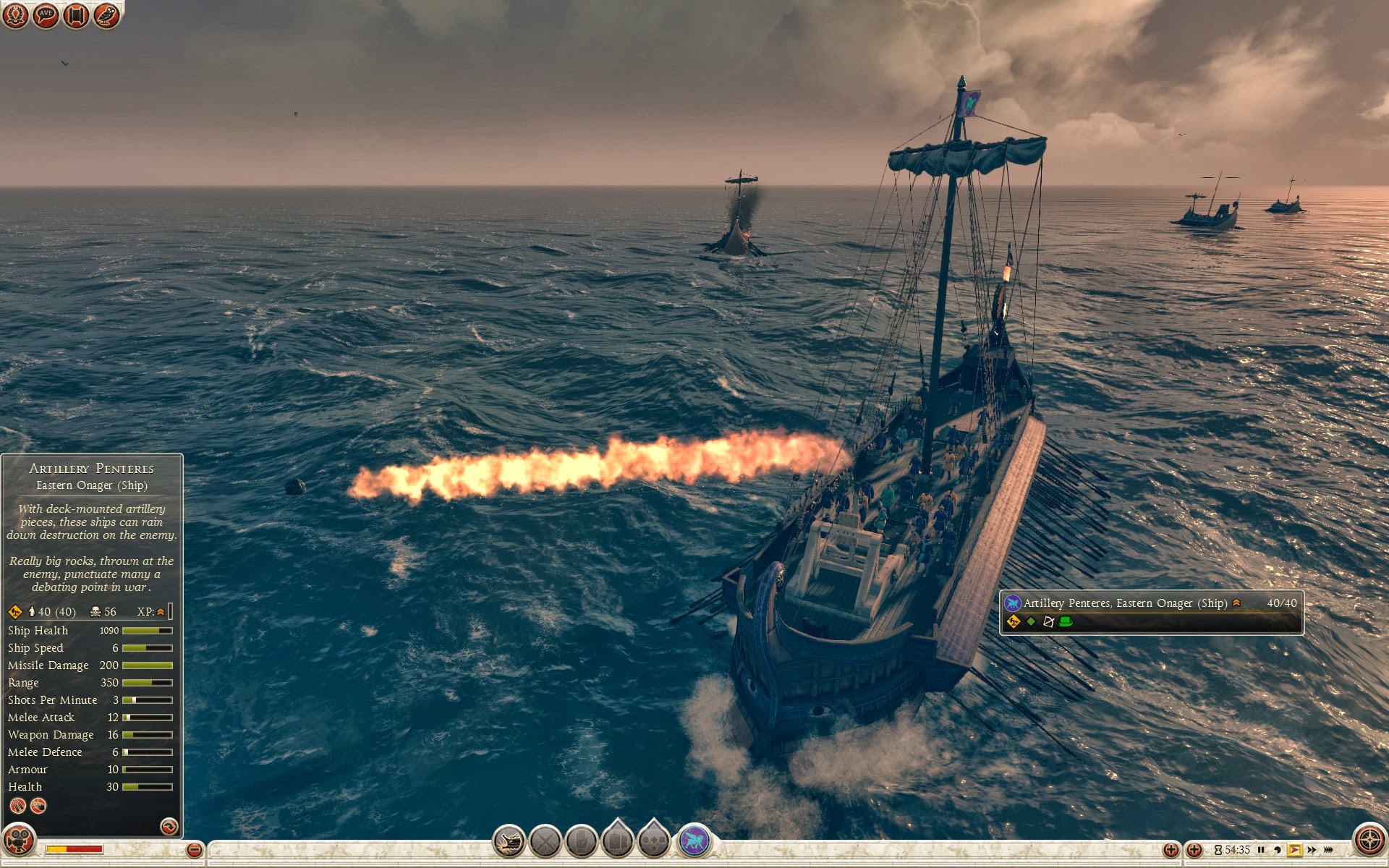This screenshot has height=868, width=1389.
Task: Pause the battle
Action: click(x=1261, y=850)
